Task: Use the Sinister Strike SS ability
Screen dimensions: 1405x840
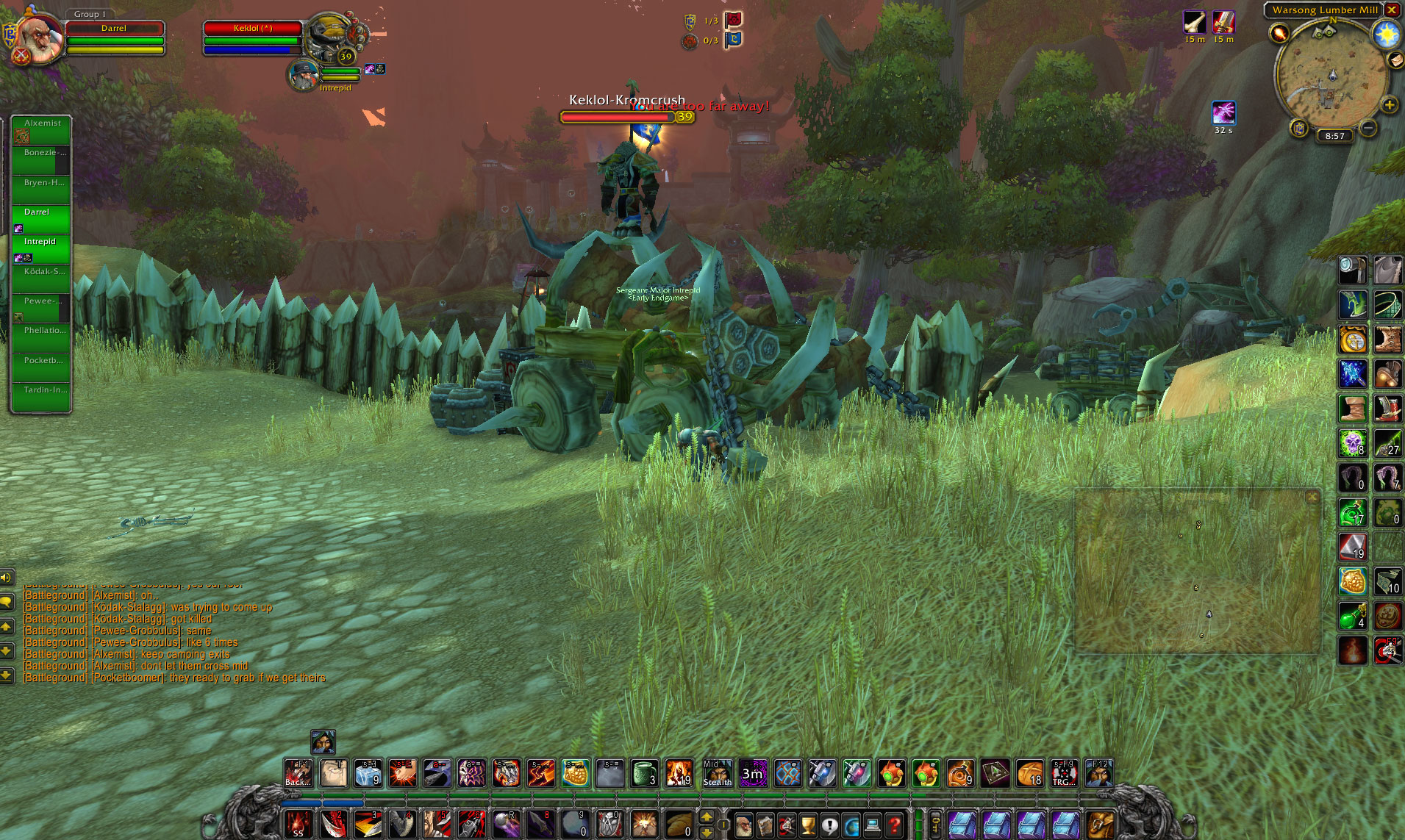Action: tap(298, 825)
